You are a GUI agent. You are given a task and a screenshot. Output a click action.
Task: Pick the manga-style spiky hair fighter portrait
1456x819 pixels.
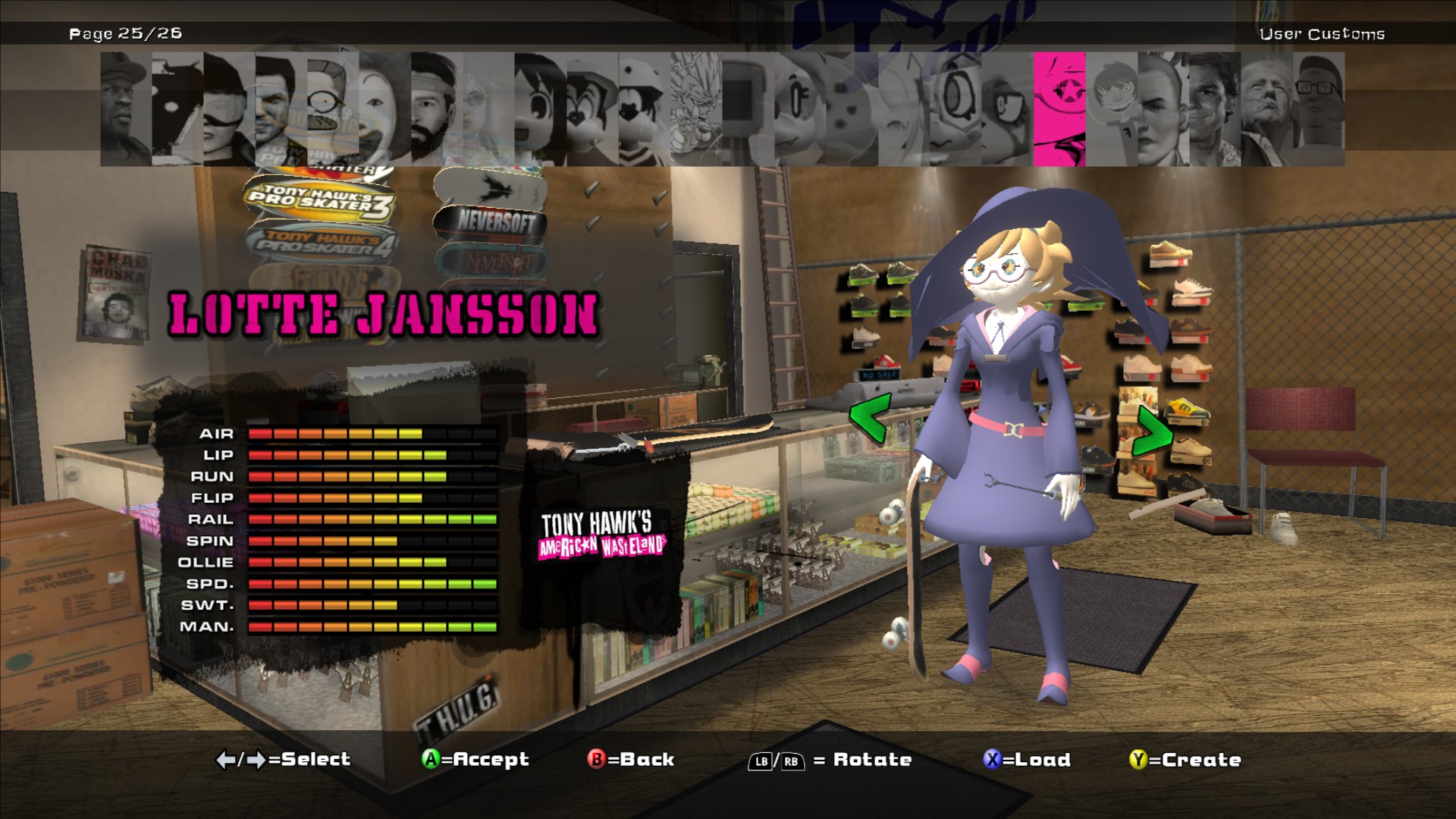(695, 109)
